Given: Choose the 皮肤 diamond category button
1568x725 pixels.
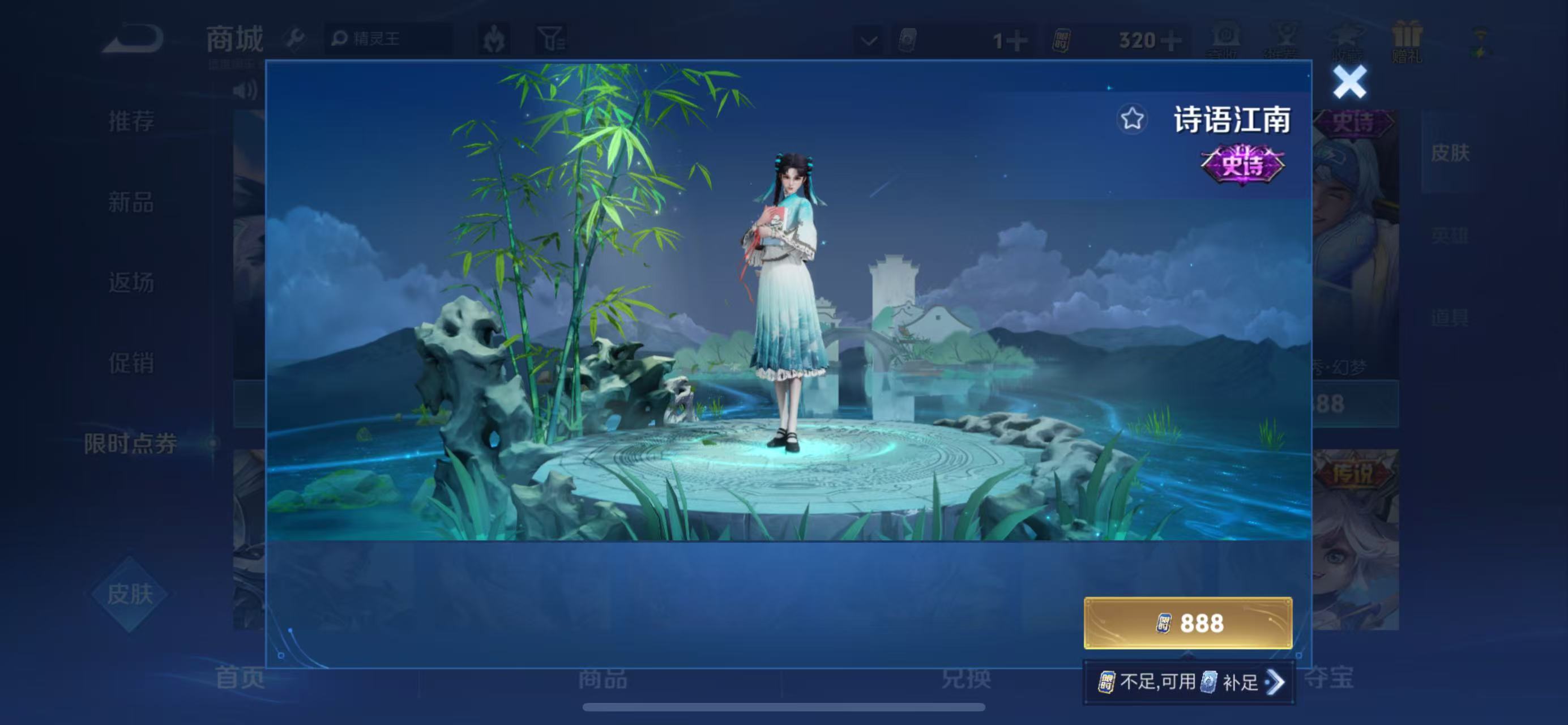Looking at the screenshot, I should click(x=130, y=594).
